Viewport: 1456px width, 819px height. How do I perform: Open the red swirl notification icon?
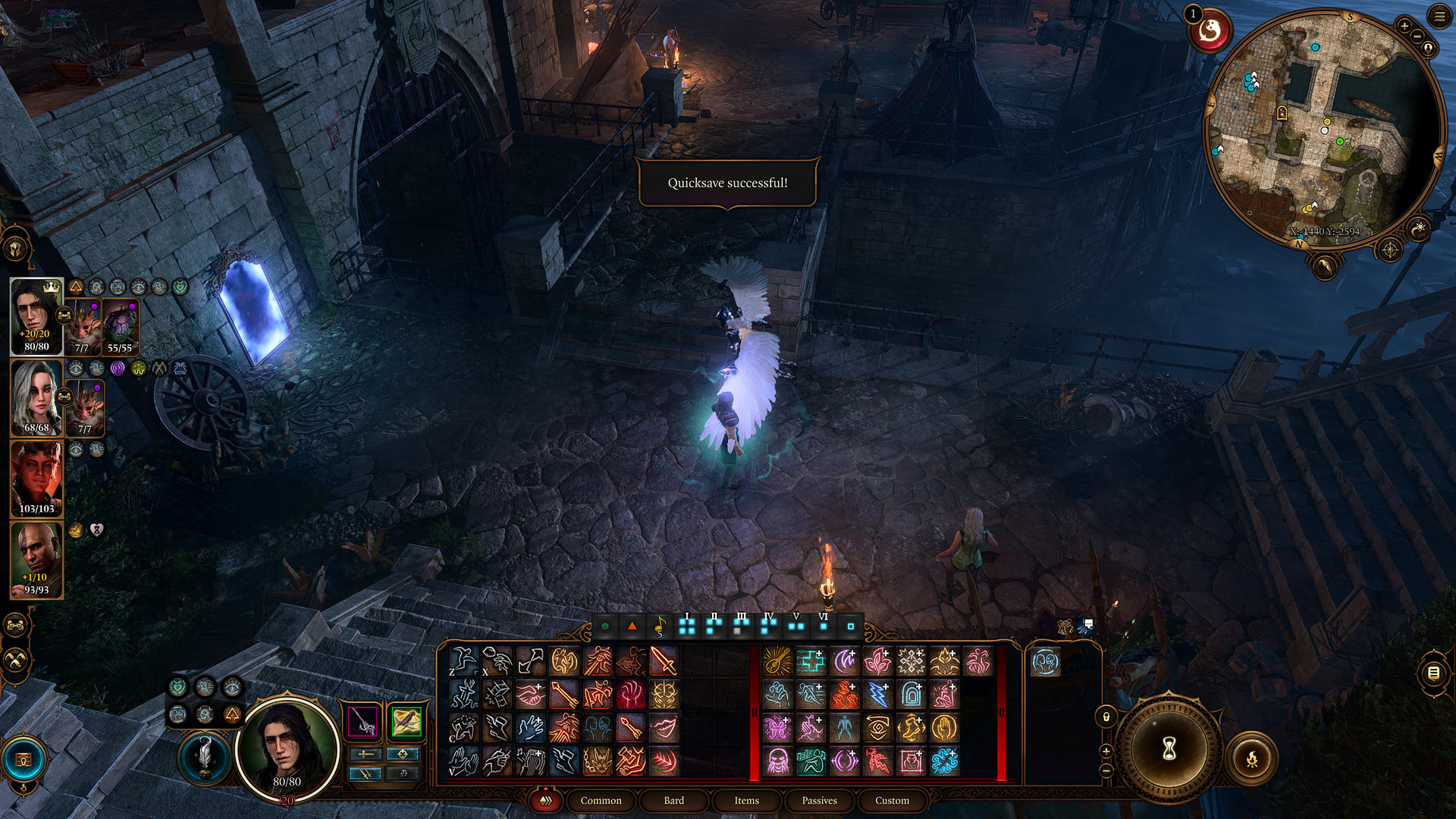(x=1210, y=31)
